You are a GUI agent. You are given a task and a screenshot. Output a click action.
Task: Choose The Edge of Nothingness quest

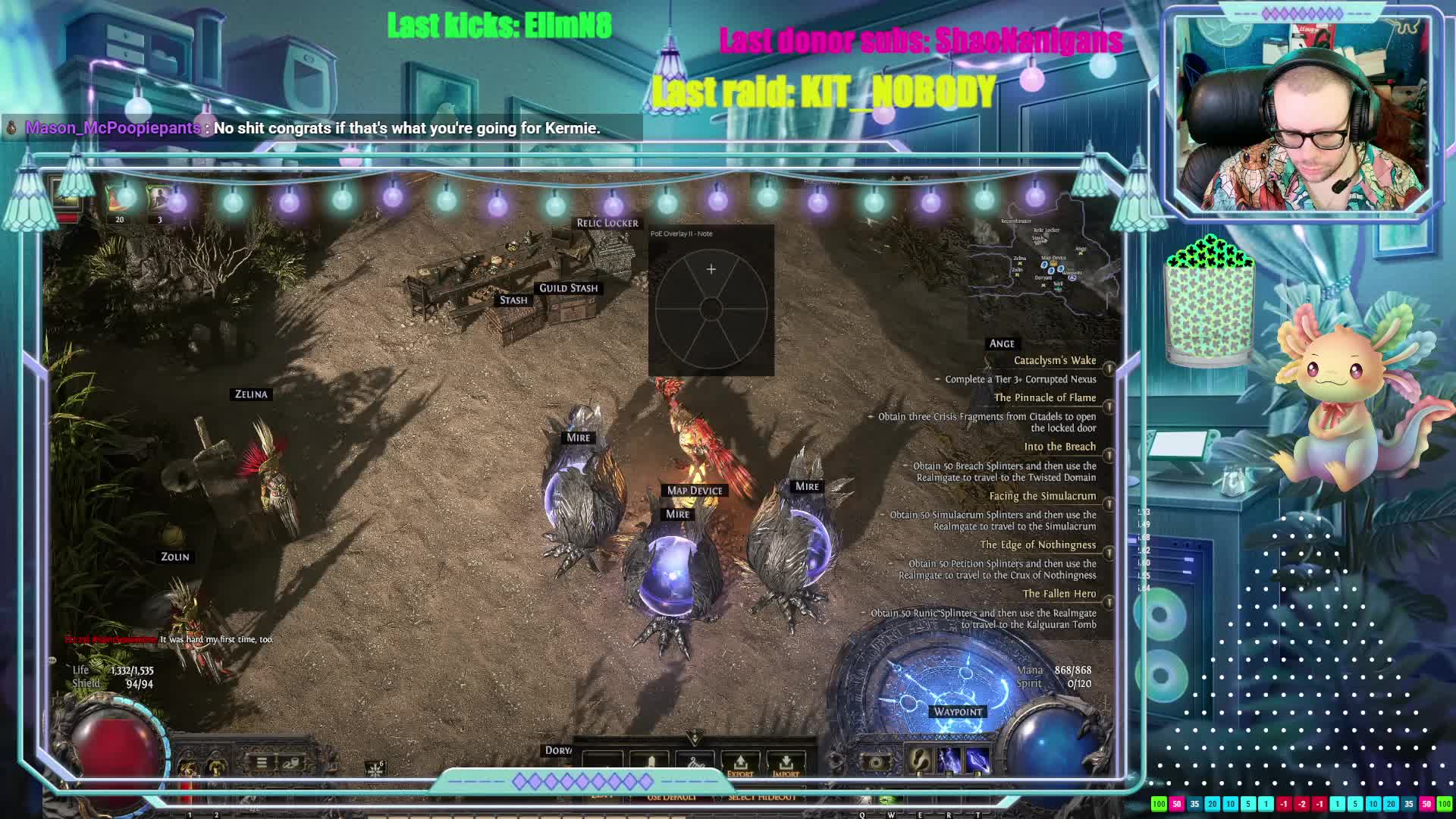click(x=1037, y=545)
